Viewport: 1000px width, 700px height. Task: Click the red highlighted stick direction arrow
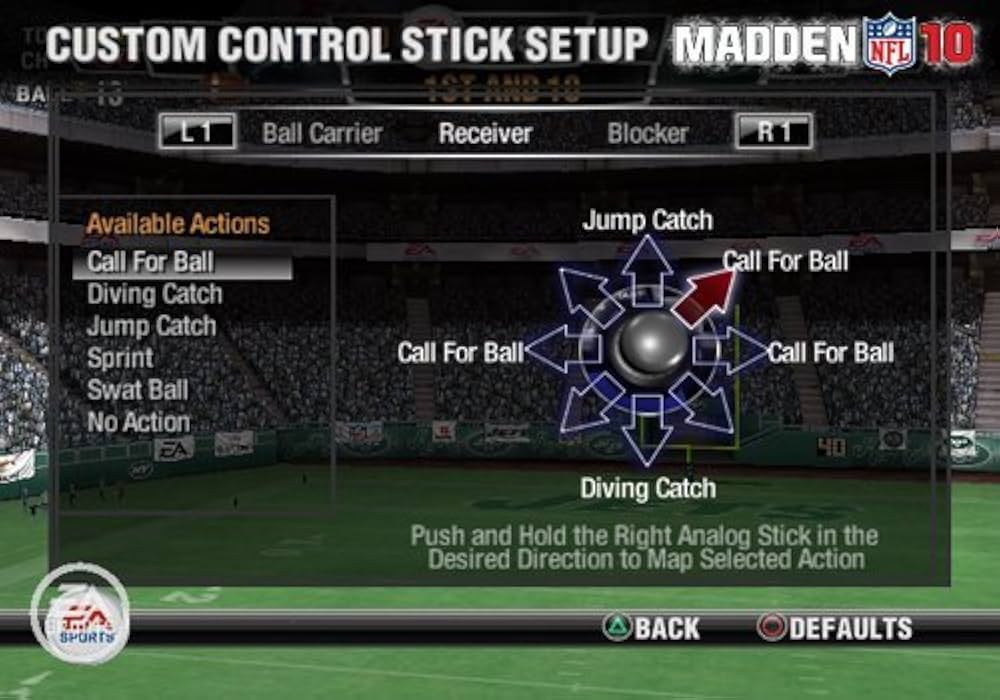click(x=704, y=297)
